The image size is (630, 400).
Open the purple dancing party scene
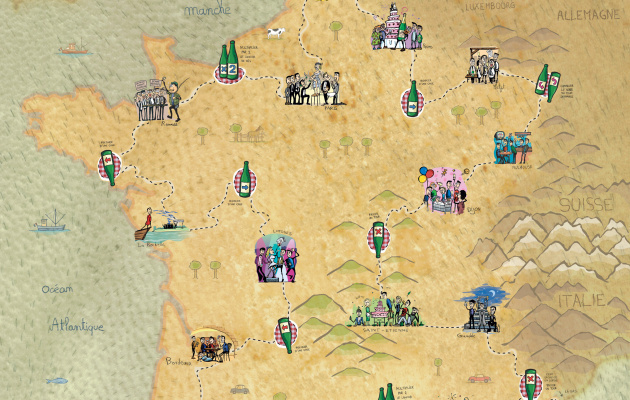tap(277, 257)
